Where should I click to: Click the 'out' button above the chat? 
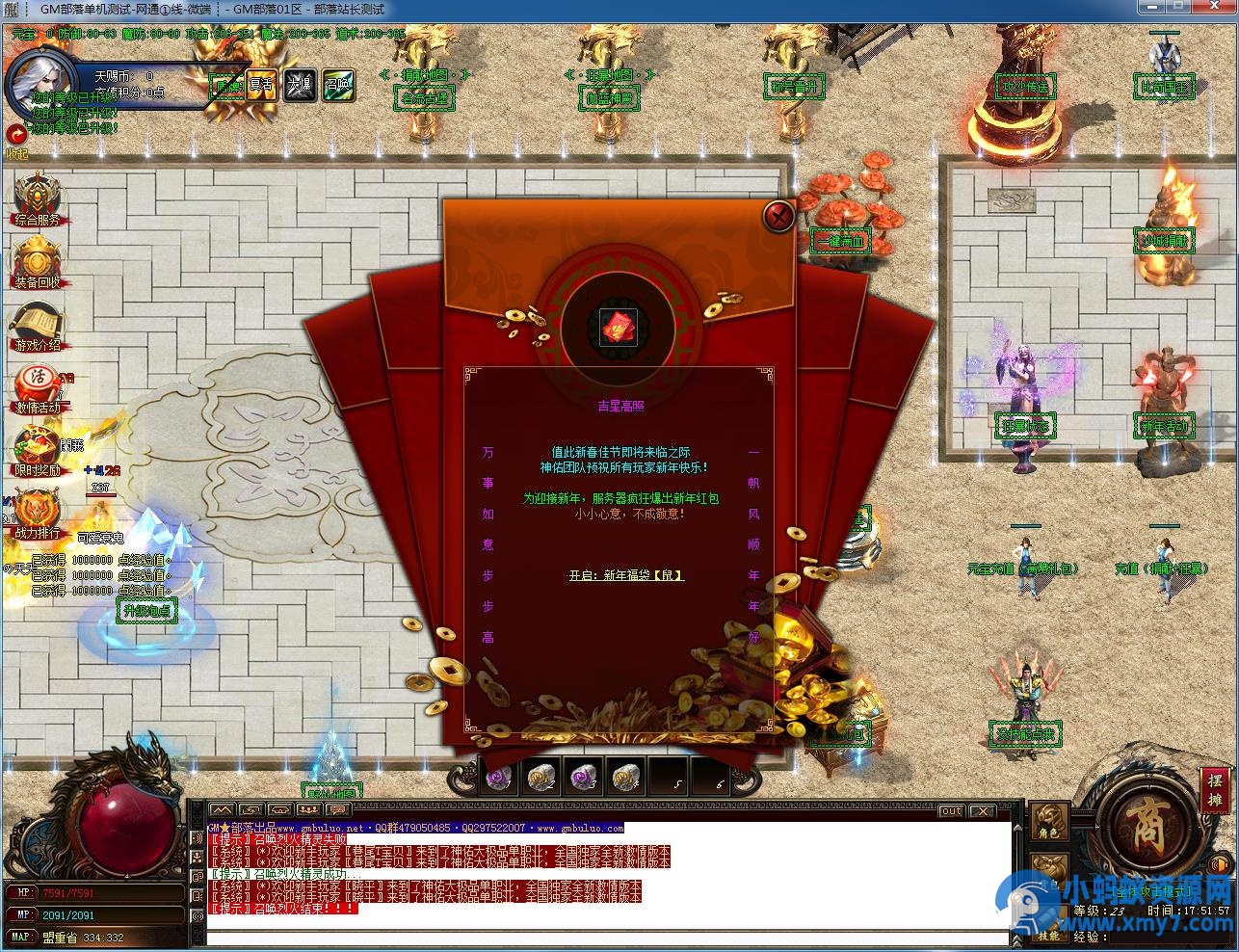pos(951,811)
